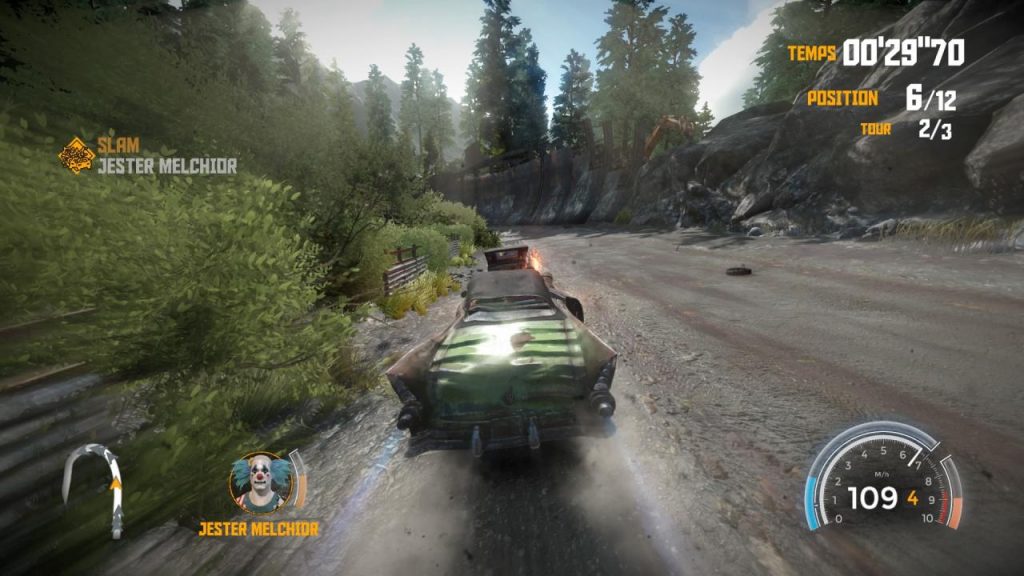Click the Slam notification icon
1024x576 pixels.
click(x=75, y=155)
